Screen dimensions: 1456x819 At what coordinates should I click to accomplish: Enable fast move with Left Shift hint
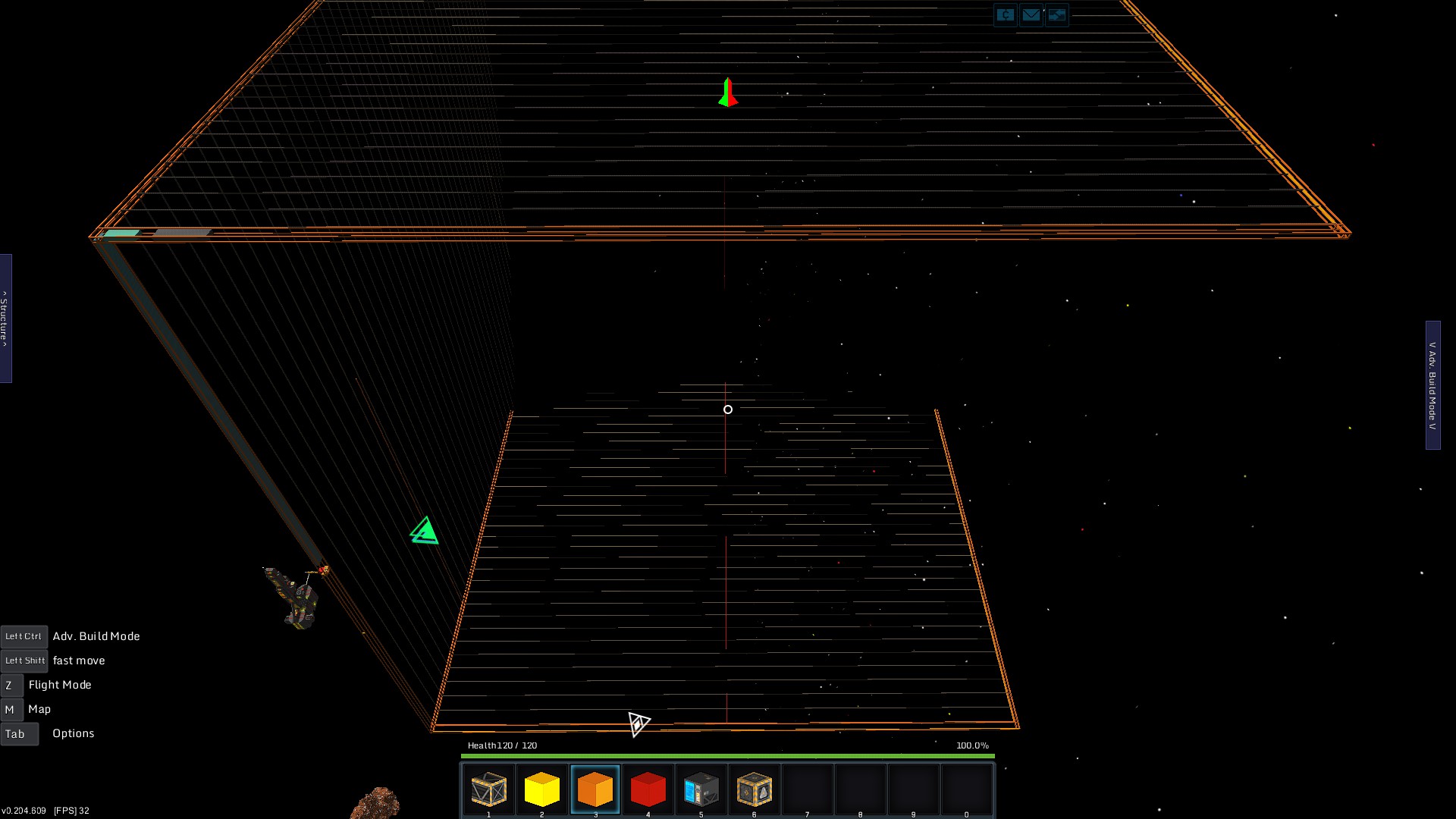pyautogui.click(x=24, y=661)
